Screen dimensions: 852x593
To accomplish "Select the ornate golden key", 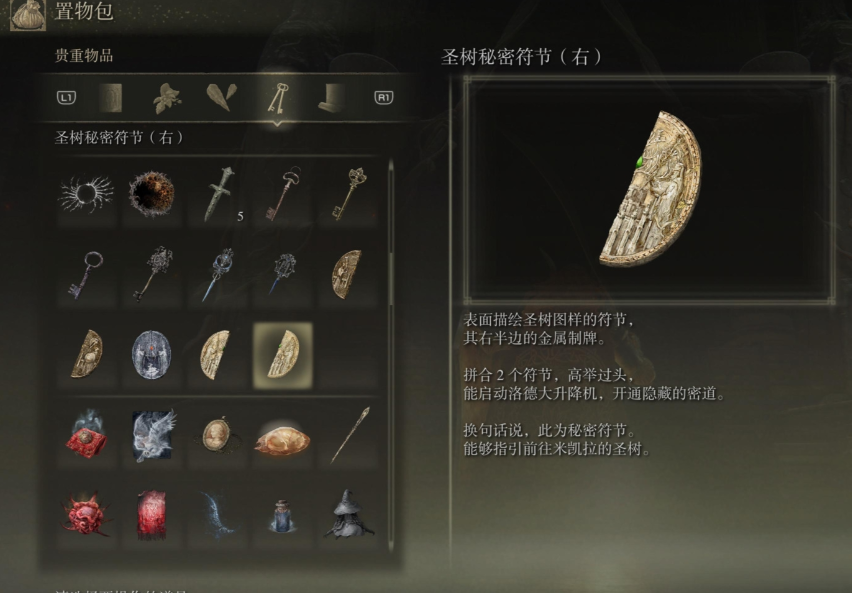I will pos(348,192).
